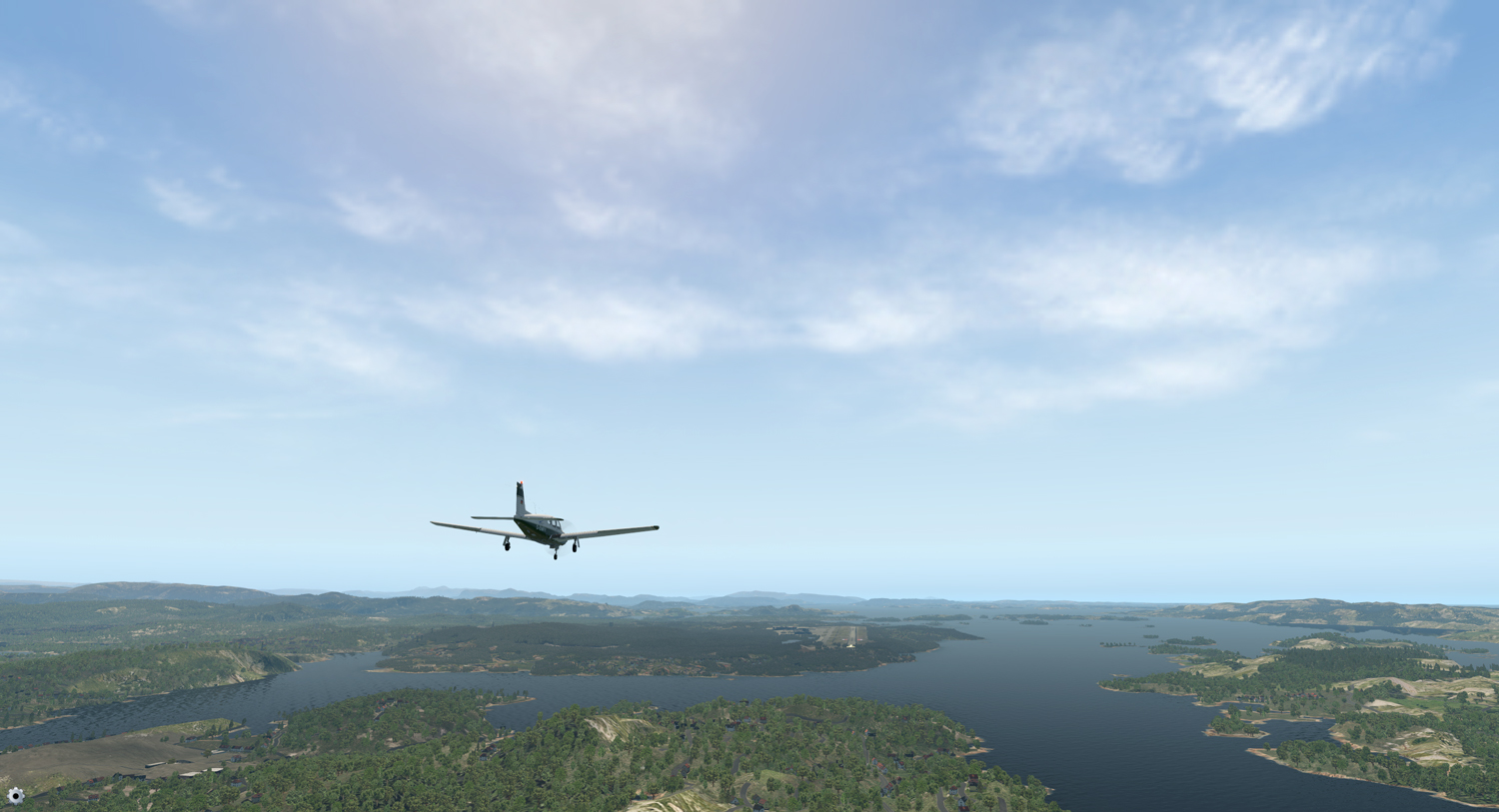Open the gear settings icon
Image resolution: width=1499 pixels, height=812 pixels.
15,795
